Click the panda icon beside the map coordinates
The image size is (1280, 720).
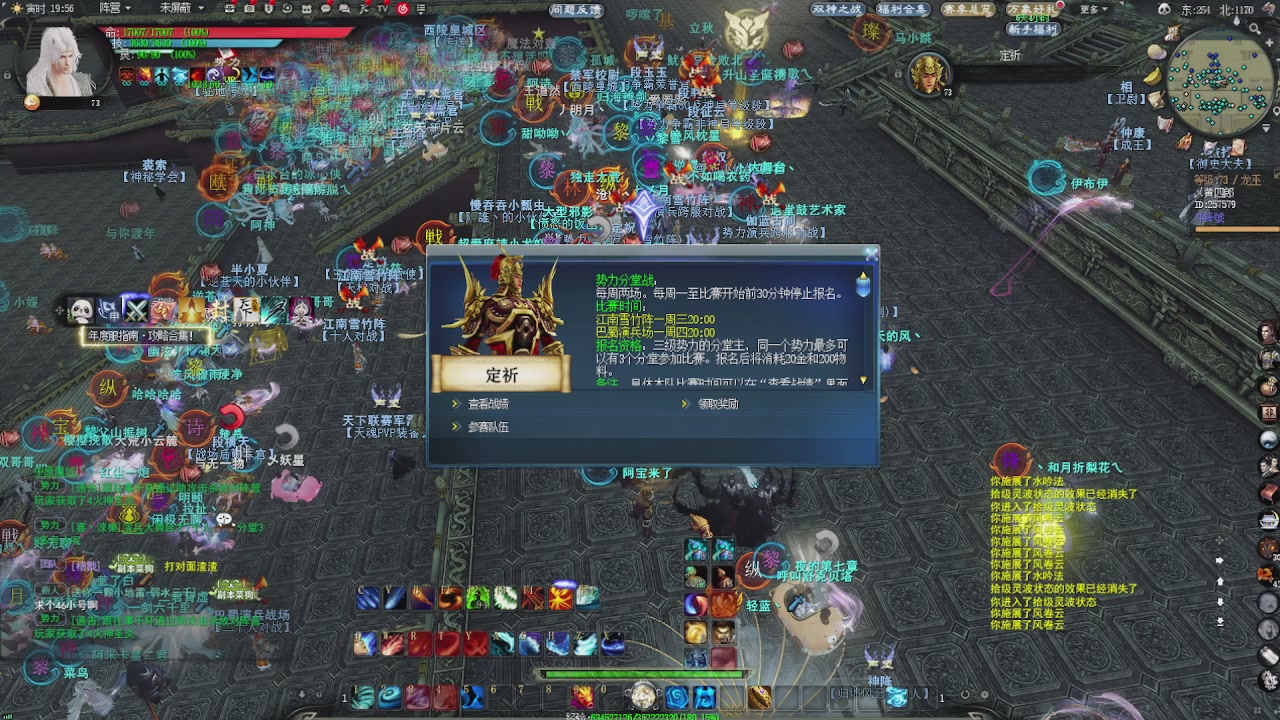click(x=1164, y=8)
